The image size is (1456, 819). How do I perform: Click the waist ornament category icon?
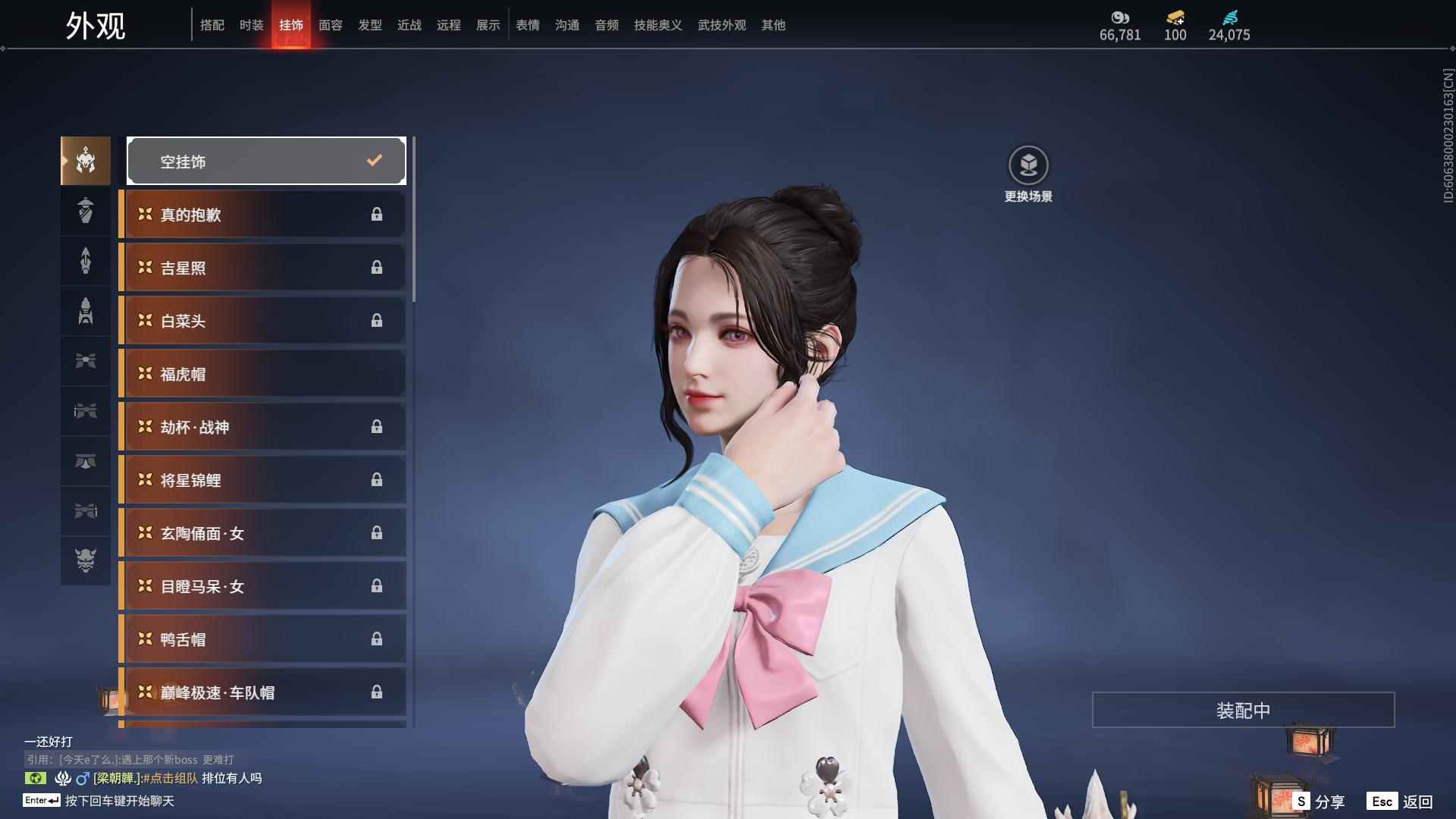tap(85, 461)
